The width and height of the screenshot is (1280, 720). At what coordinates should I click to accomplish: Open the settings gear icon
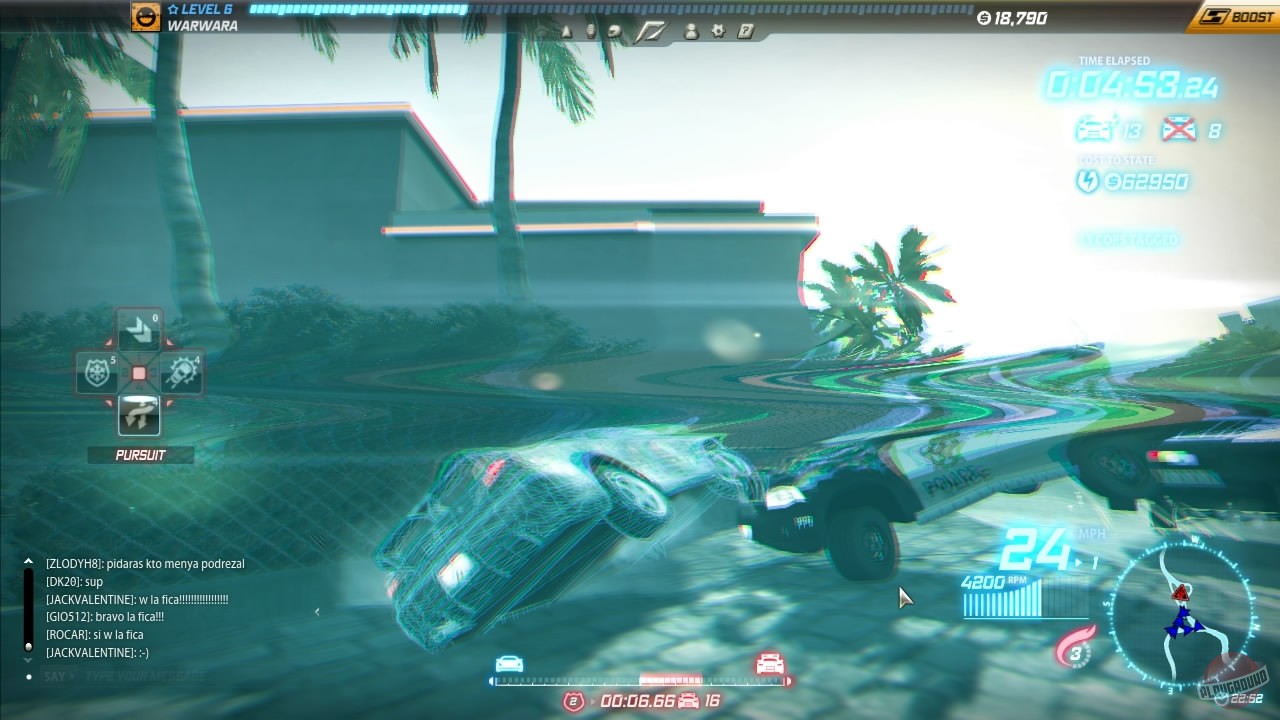point(718,31)
